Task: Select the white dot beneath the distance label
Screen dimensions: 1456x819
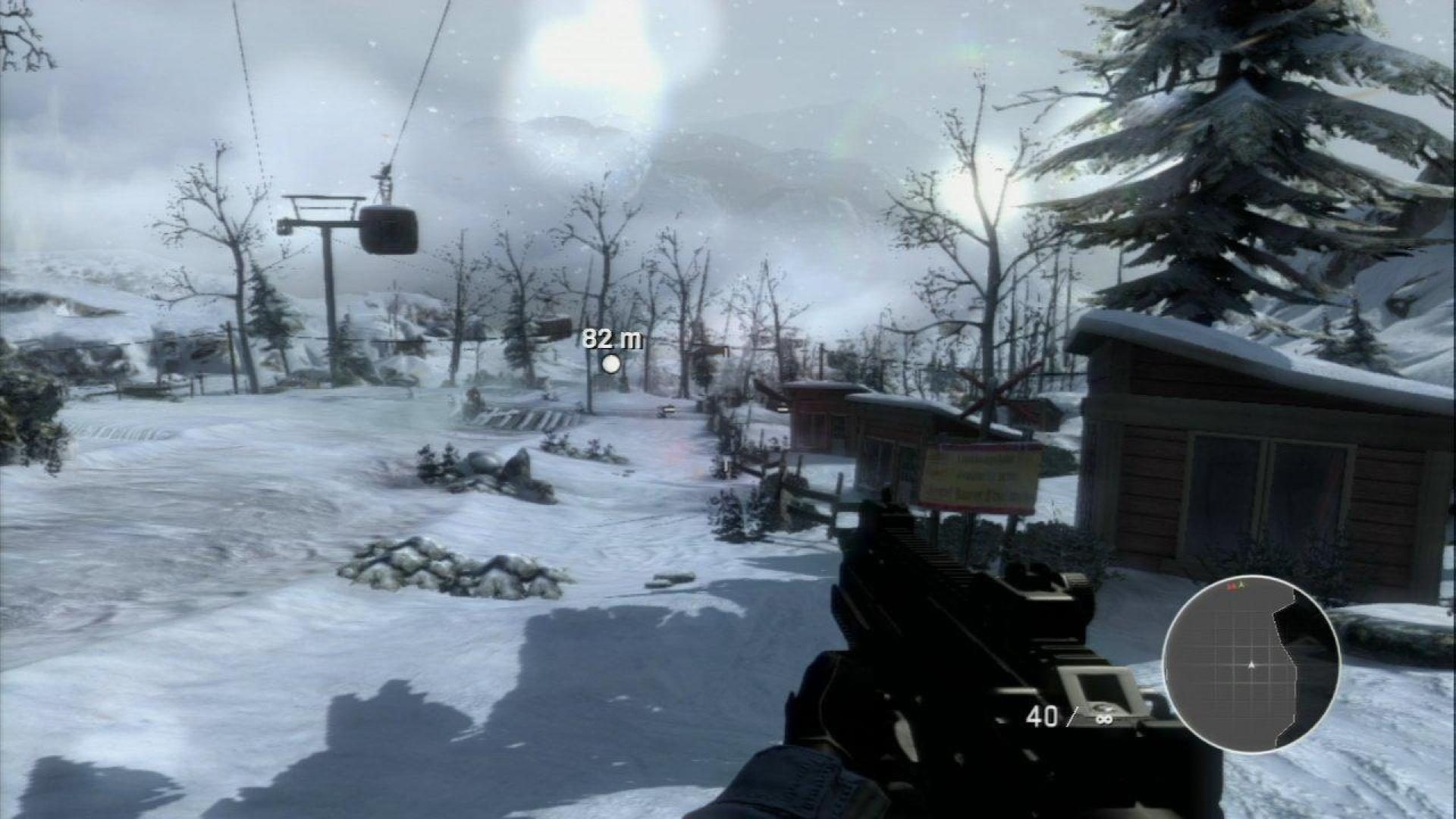Action: point(611,364)
